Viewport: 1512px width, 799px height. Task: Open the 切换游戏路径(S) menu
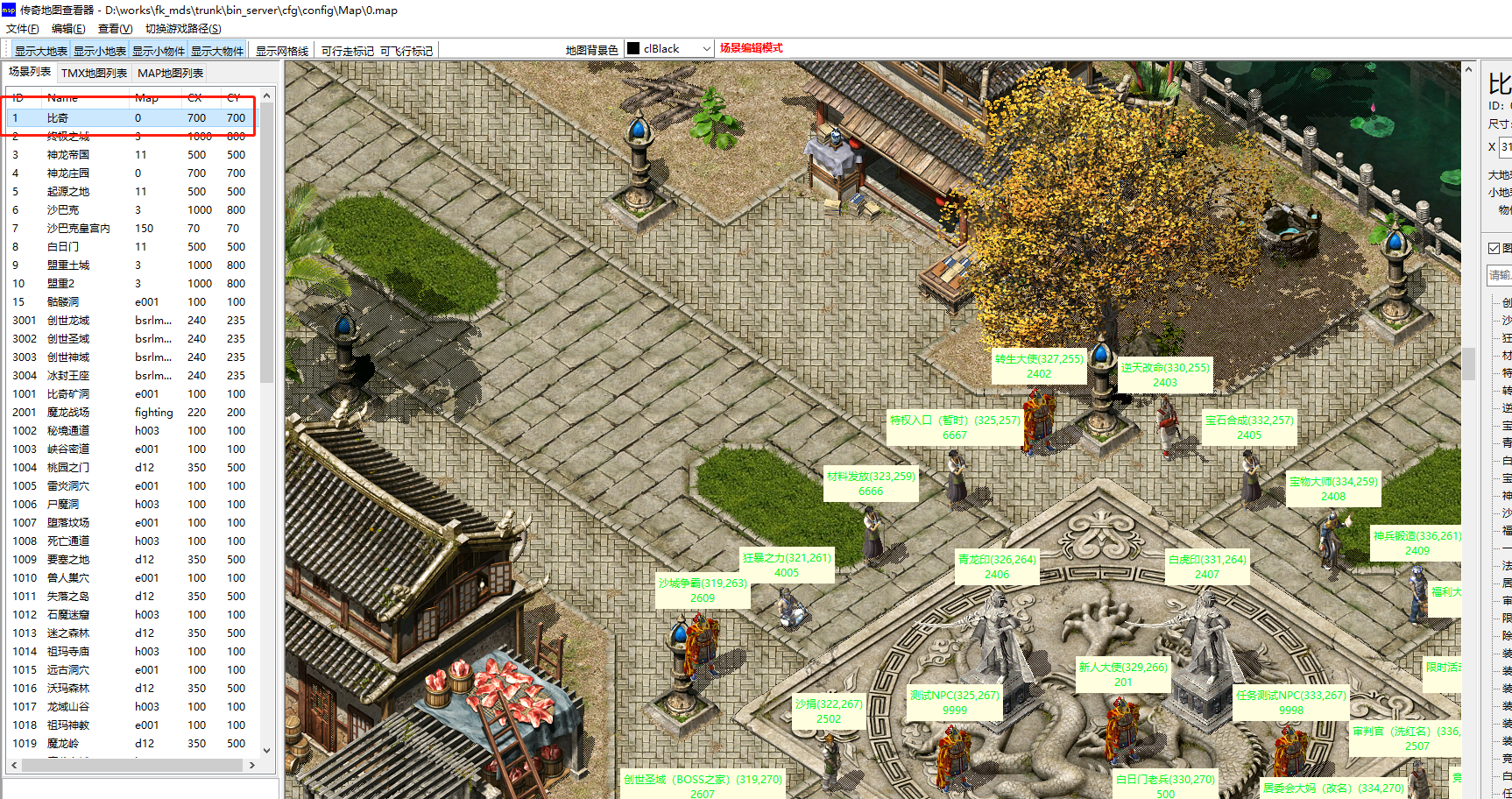183,29
